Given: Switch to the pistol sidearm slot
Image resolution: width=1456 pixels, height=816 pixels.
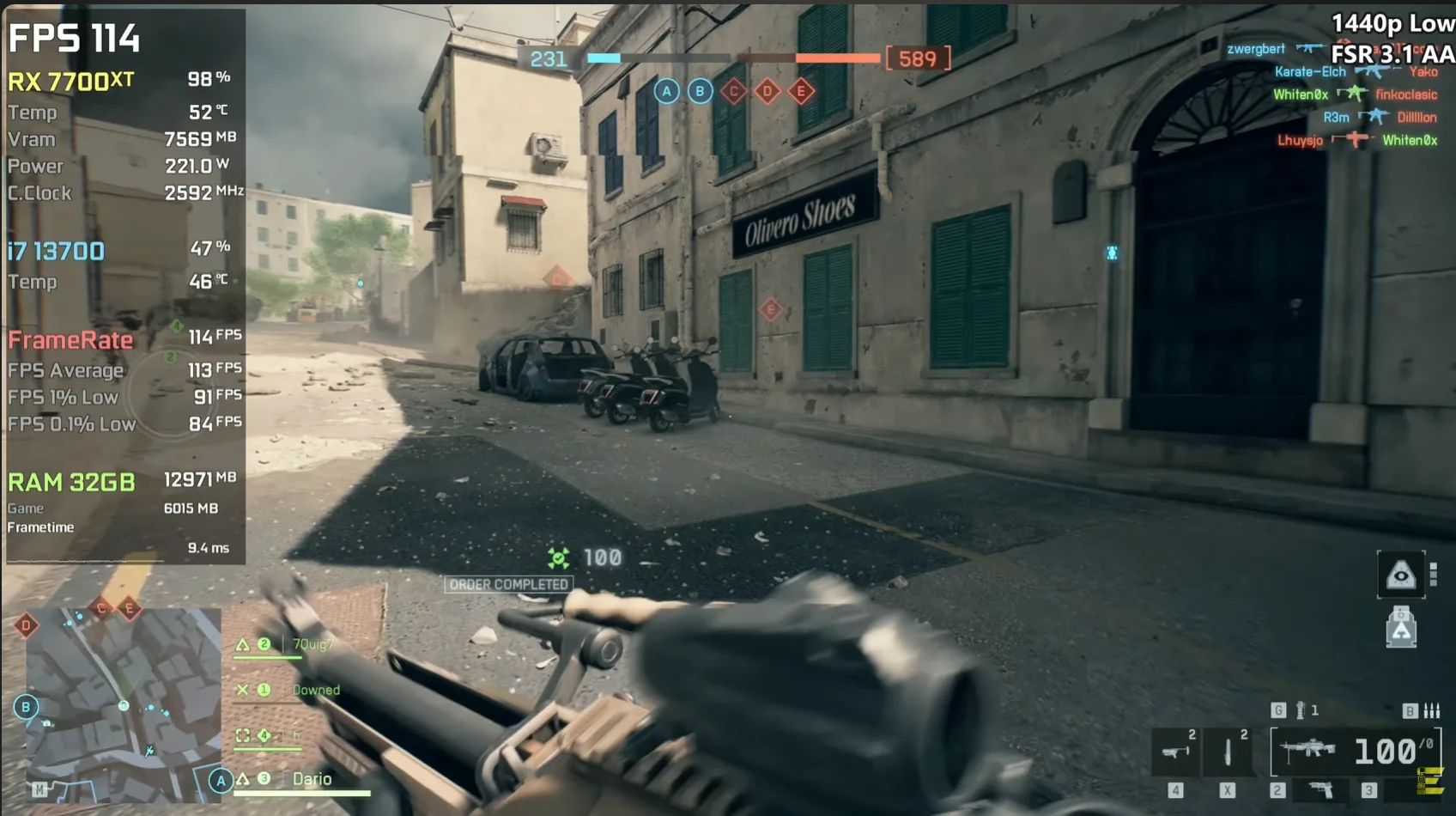Looking at the screenshot, I should click(1322, 789).
